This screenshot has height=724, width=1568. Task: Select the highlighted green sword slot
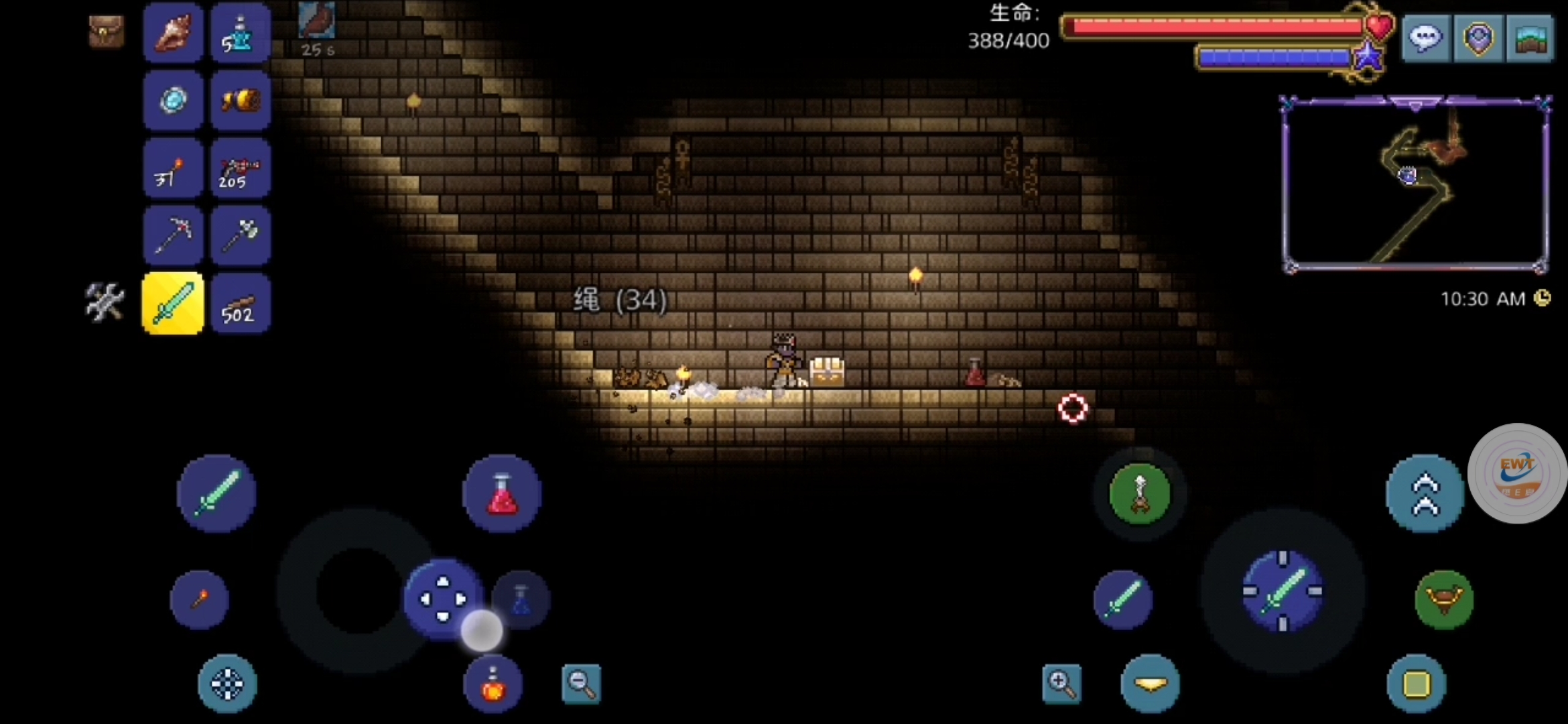coord(174,304)
